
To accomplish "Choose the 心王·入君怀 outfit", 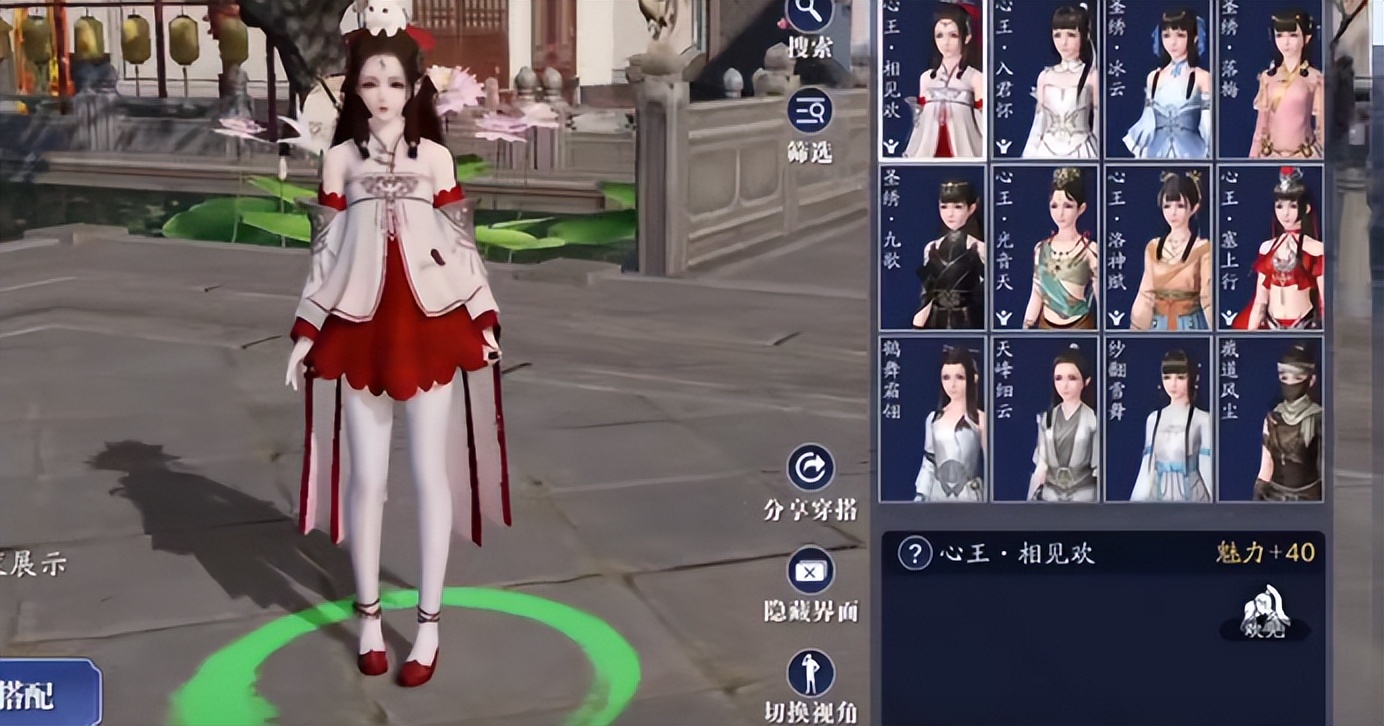I will coord(1045,78).
